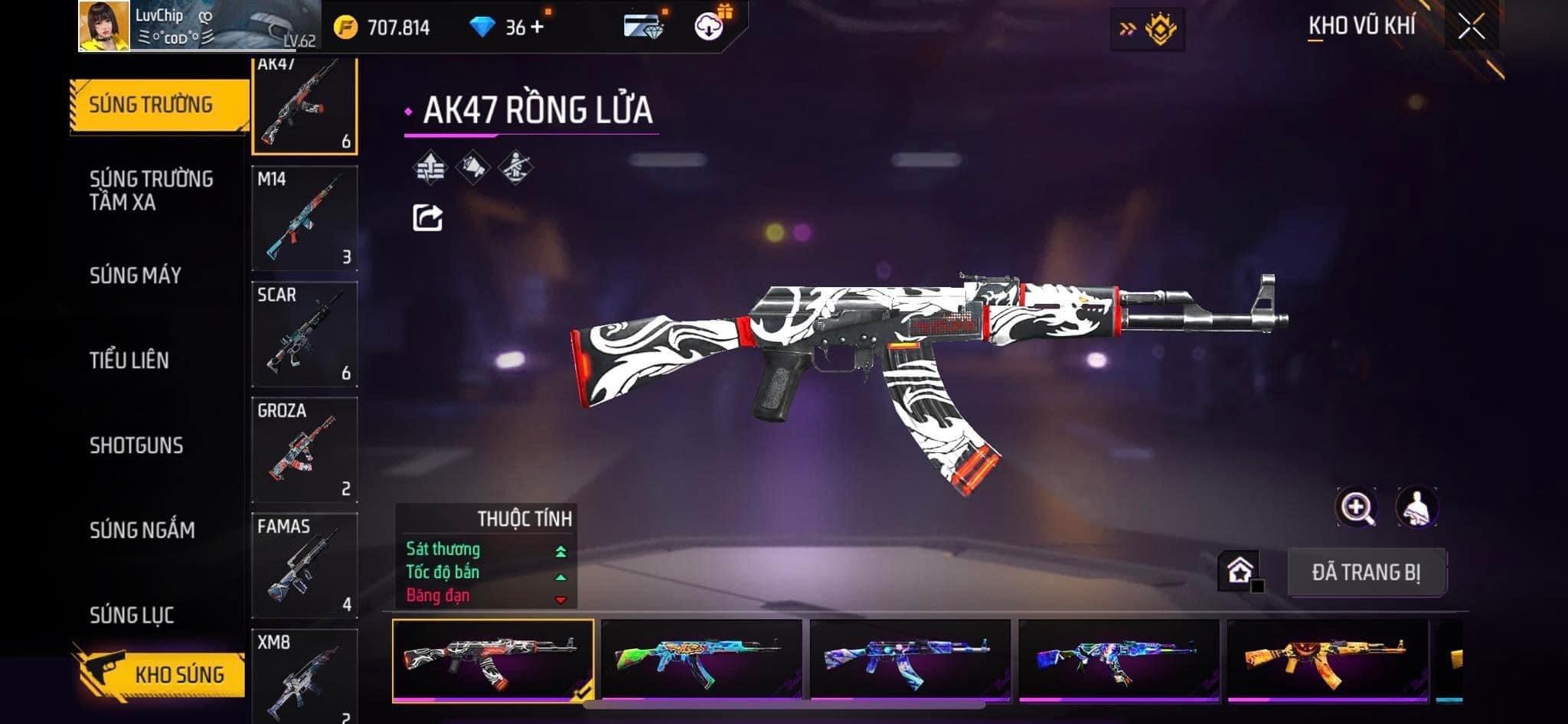Image resolution: width=1568 pixels, height=724 pixels.
Task: Select the Tiểu Liên category
Action: (129, 360)
